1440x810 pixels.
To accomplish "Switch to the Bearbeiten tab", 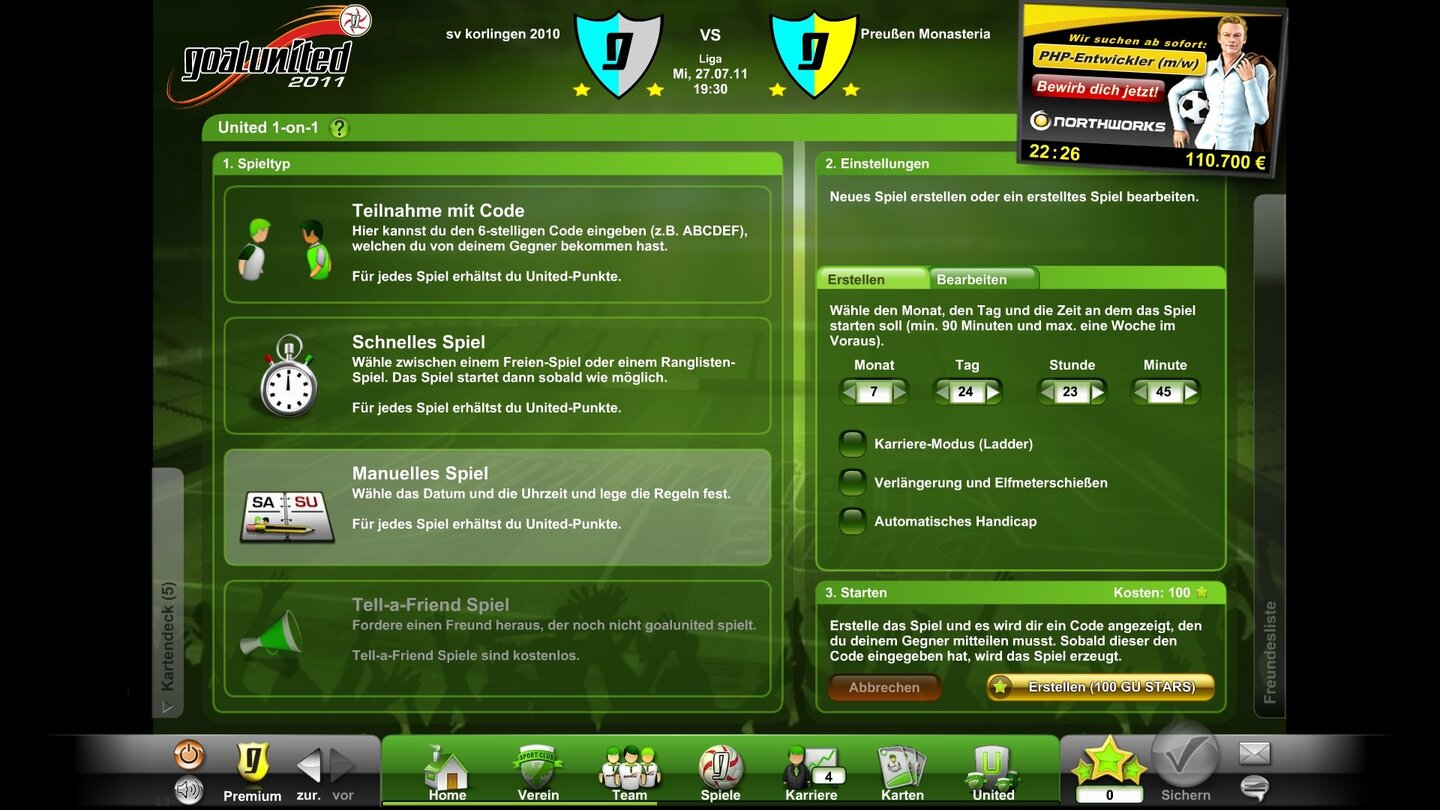I will pyautogui.click(x=973, y=278).
